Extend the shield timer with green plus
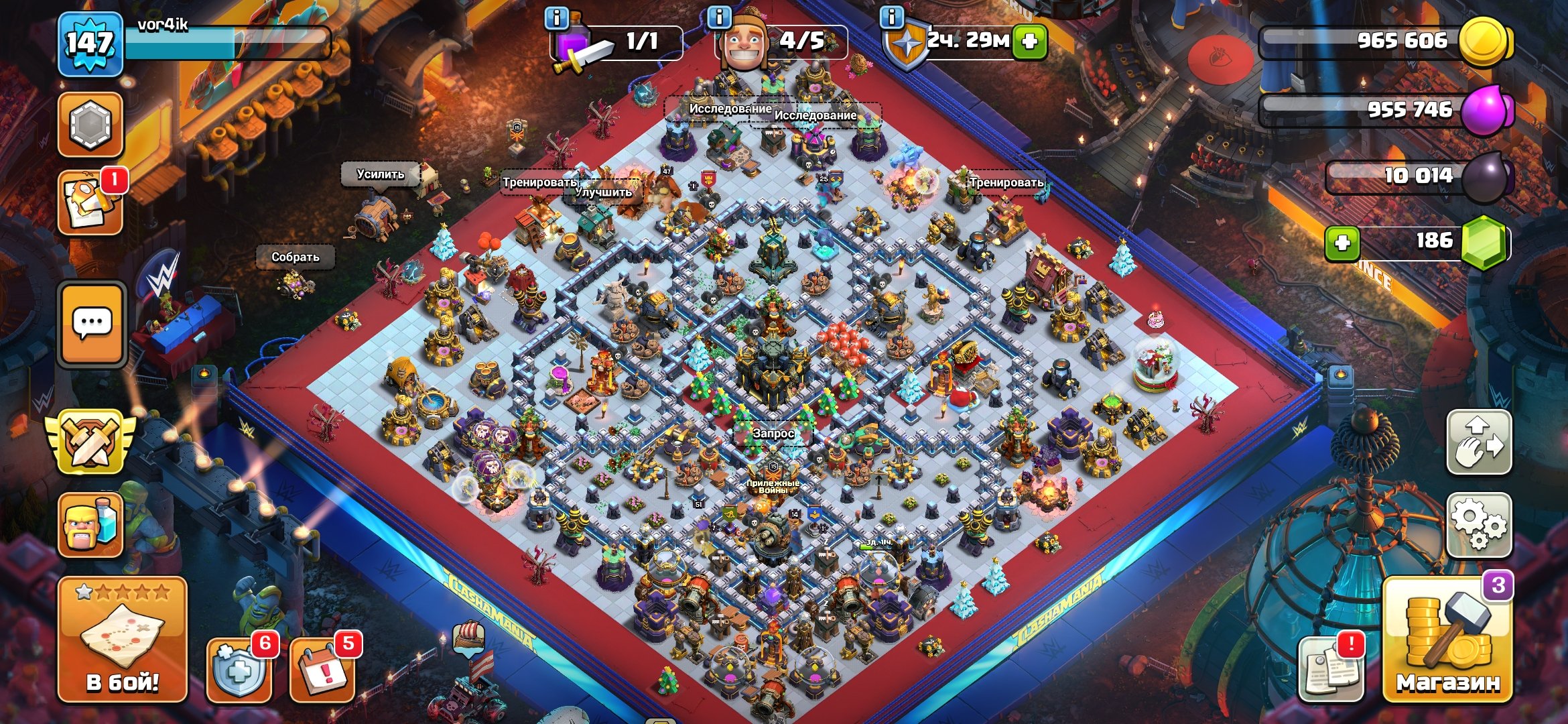The width and height of the screenshot is (1568, 724). (1030, 42)
